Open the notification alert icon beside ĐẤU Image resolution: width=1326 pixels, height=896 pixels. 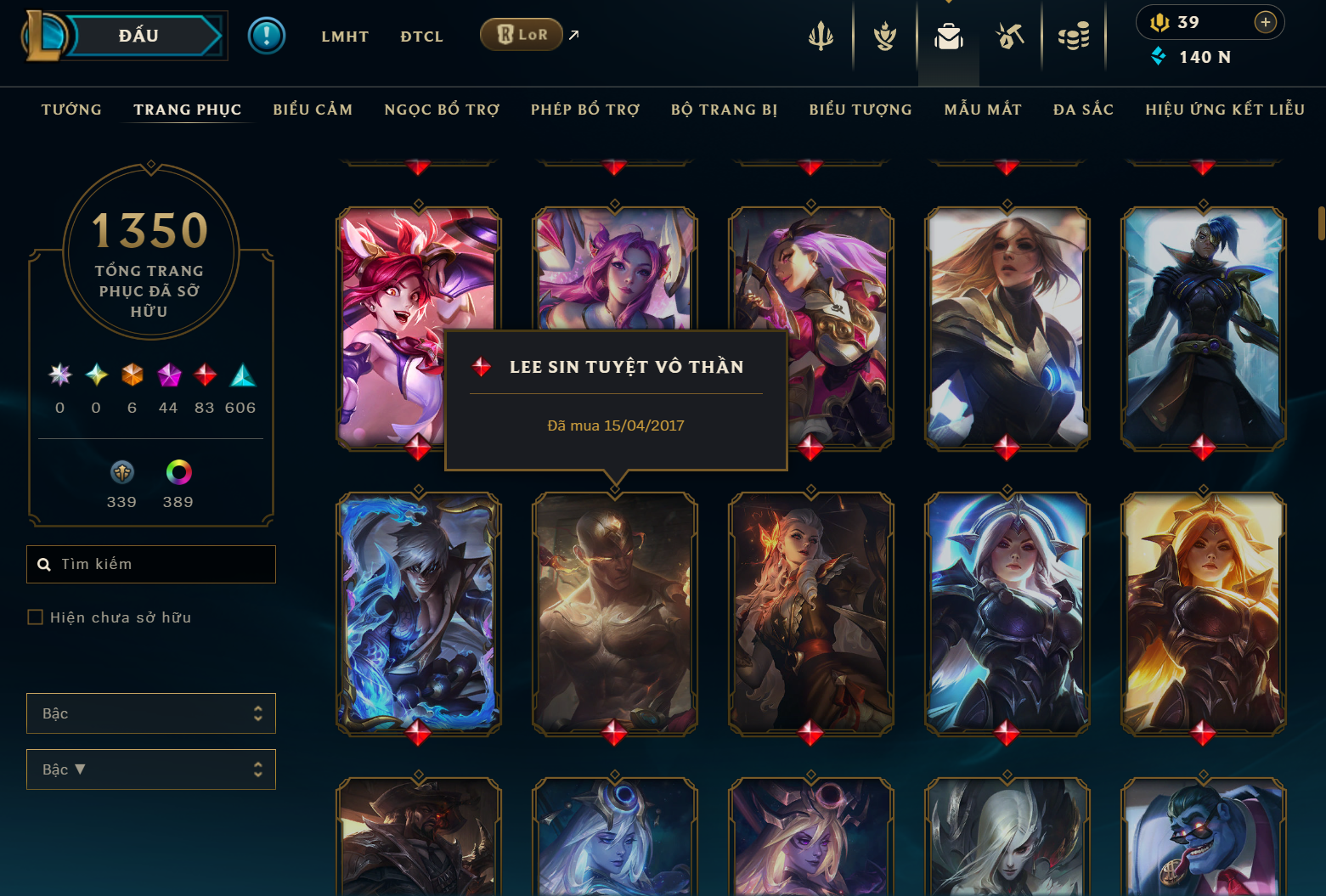(x=267, y=36)
